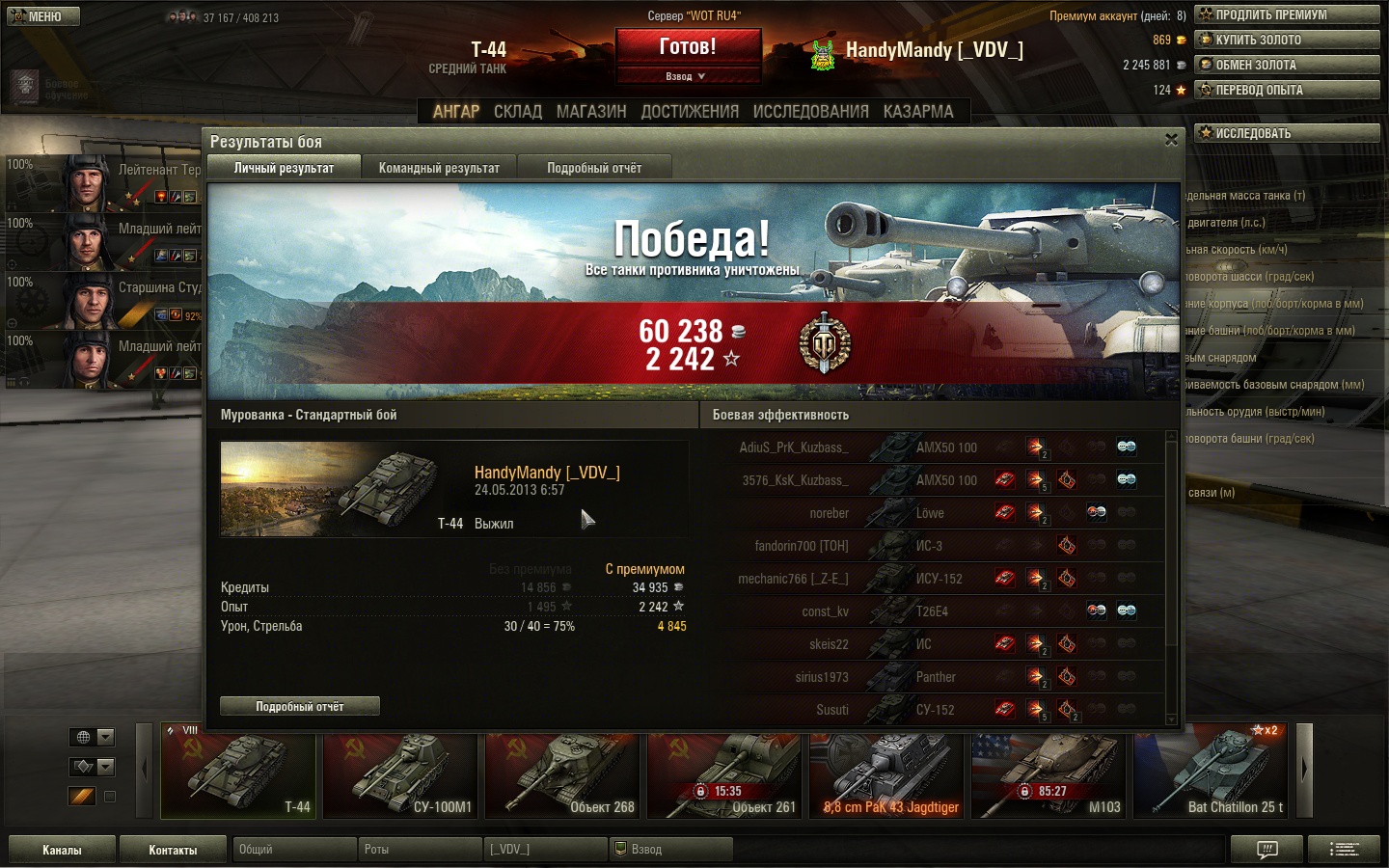1389x868 pixels.
Task: Close the battle results window
Action: (x=1171, y=140)
